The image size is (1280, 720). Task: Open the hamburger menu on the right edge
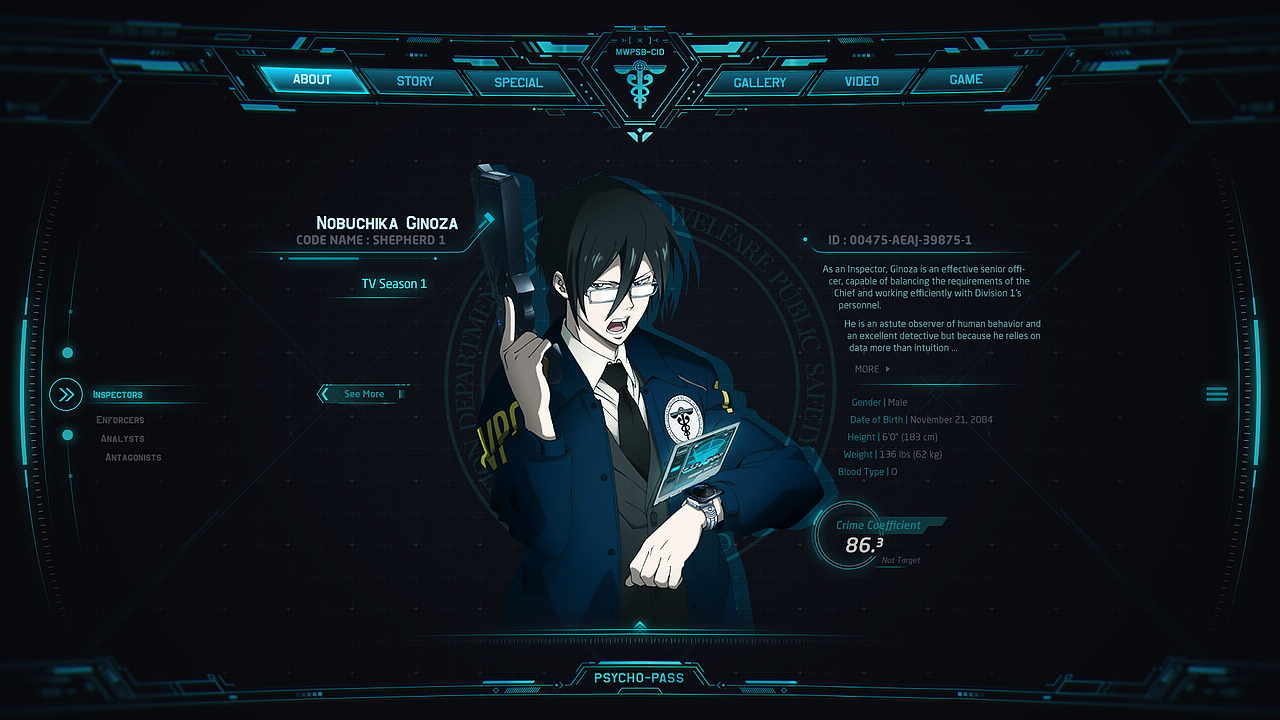pyautogui.click(x=1216, y=394)
